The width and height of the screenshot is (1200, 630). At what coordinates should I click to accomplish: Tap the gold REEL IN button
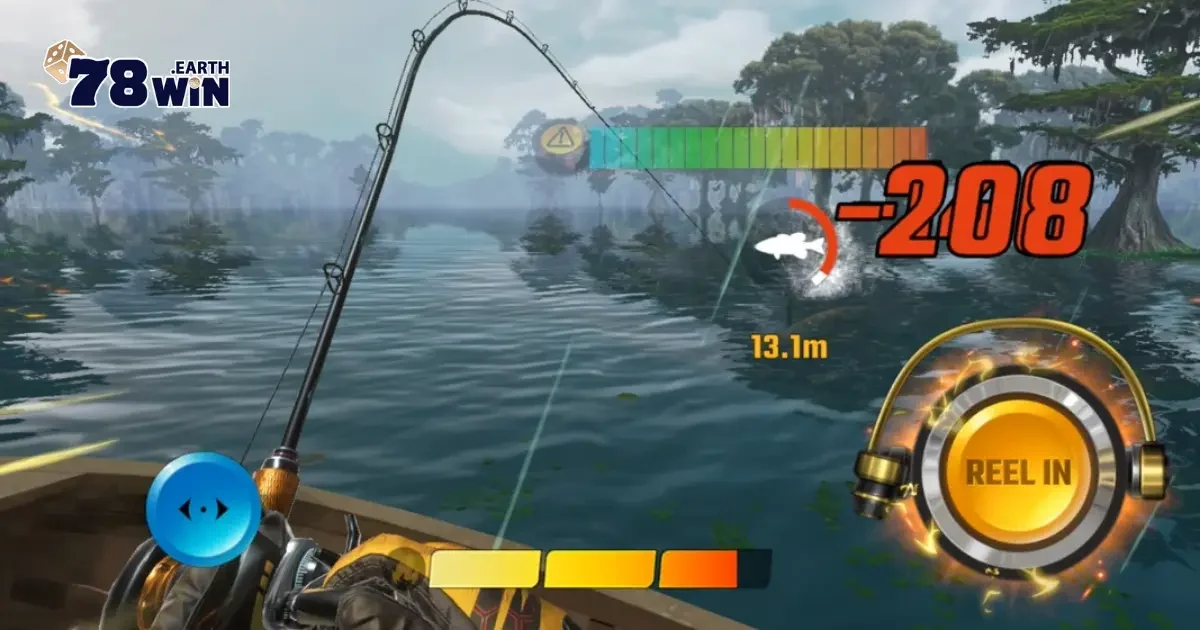tap(1017, 473)
